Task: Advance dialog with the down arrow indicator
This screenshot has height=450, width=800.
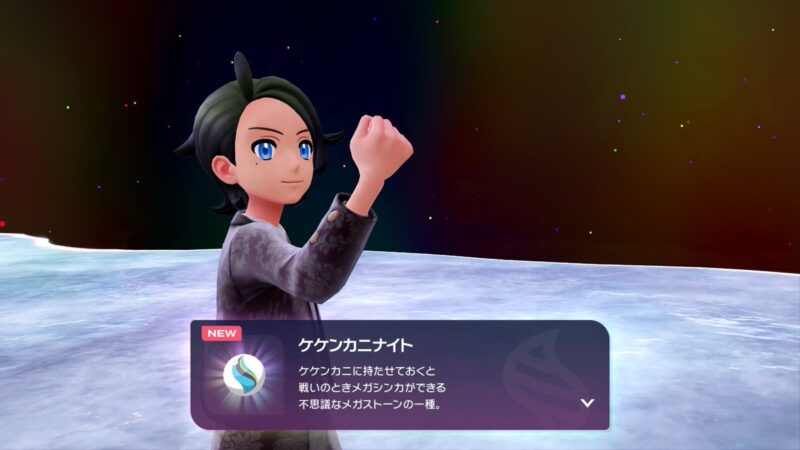Action: [587, 403]
